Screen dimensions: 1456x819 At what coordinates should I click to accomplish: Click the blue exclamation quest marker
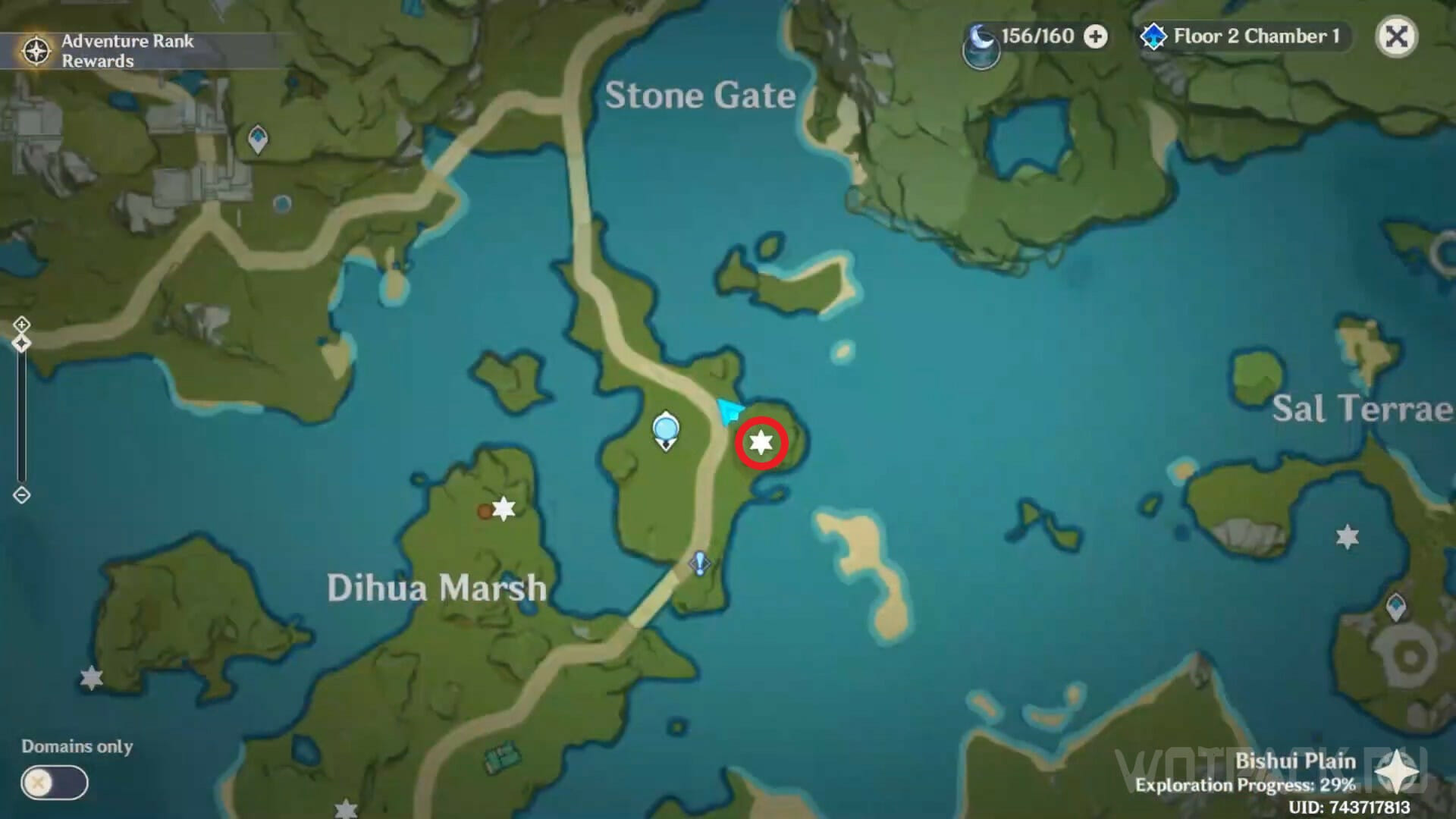click(x=699, y=563)
